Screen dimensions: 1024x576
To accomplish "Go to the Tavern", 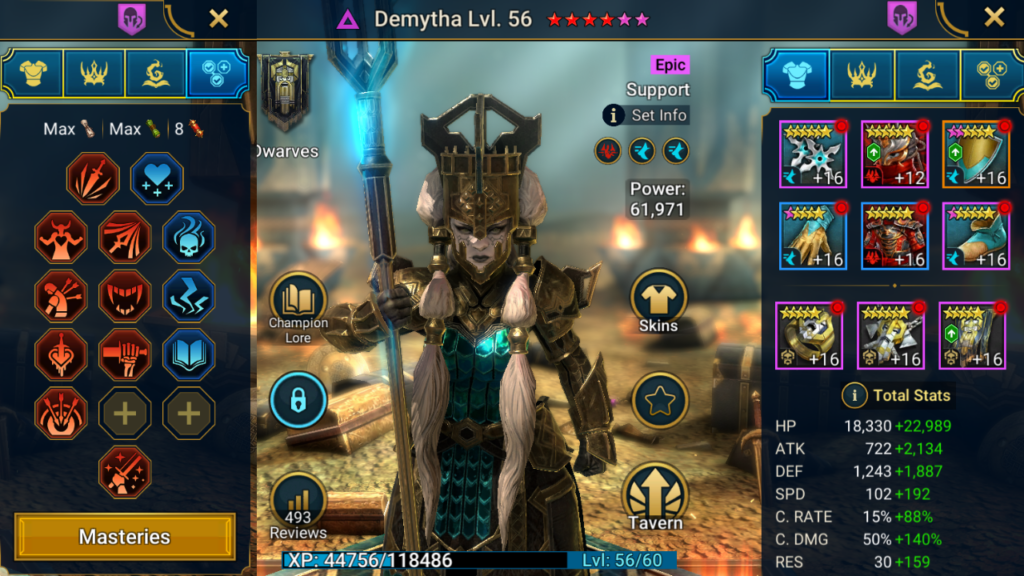I will [655, 497].
